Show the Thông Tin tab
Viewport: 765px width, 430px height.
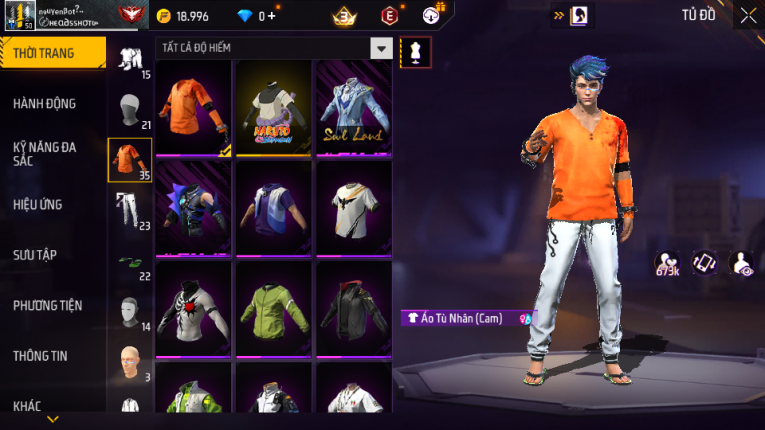[x=41, y=355]
